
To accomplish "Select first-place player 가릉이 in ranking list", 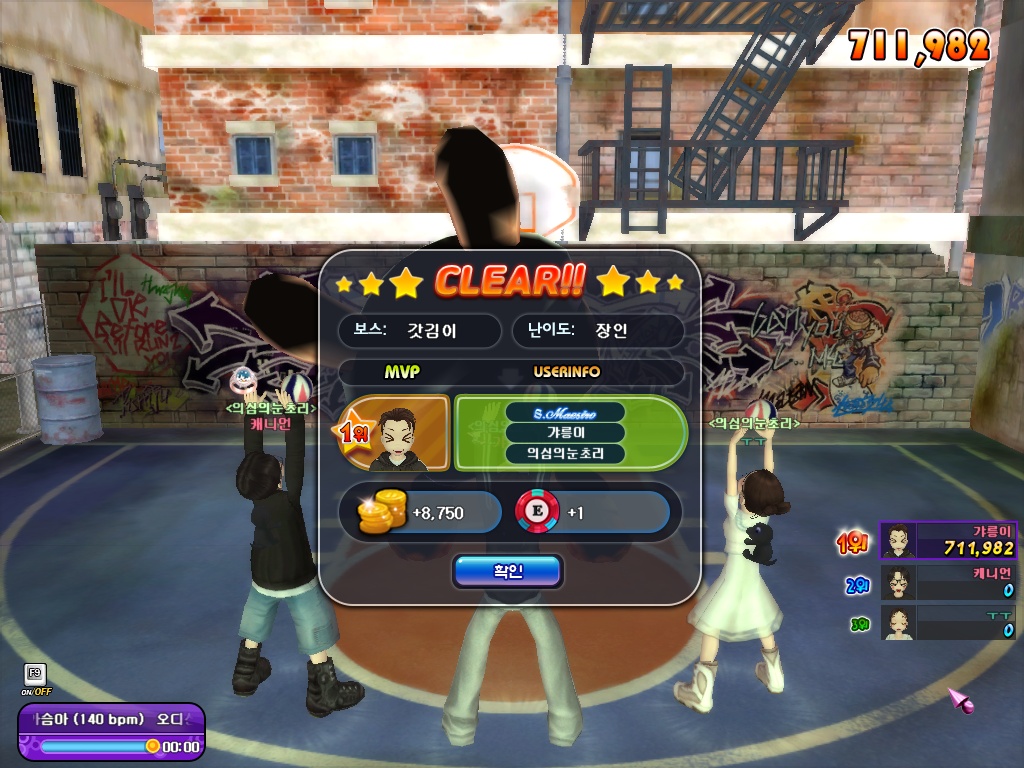I will click(x=948, y=541).
